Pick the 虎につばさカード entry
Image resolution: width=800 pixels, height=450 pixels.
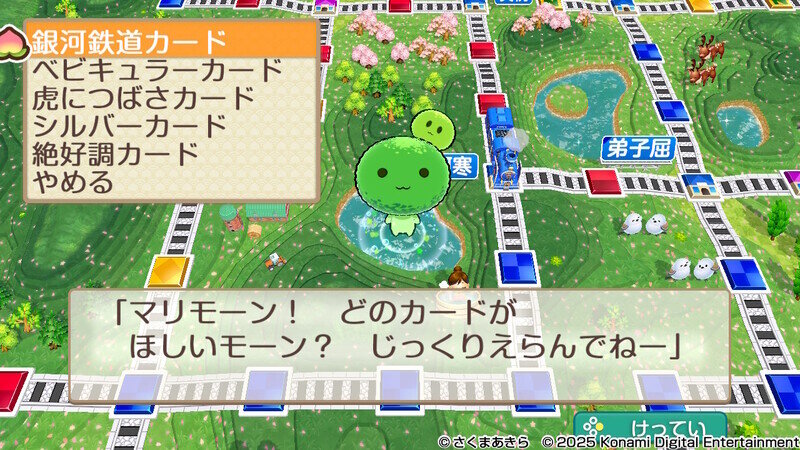(144, 98)
